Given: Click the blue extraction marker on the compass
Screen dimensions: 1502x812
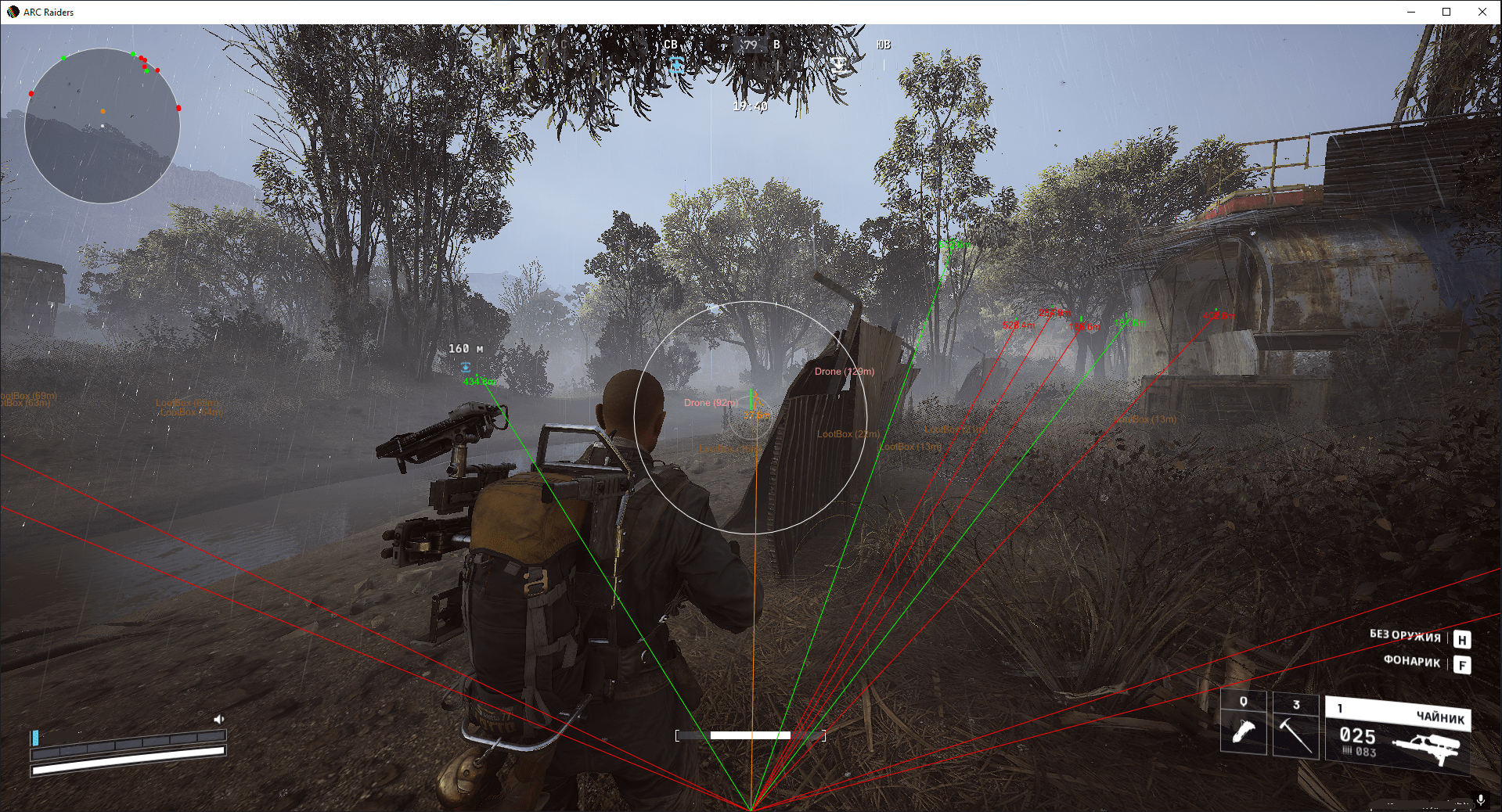Looking at the screenshot, I should 676,66.
